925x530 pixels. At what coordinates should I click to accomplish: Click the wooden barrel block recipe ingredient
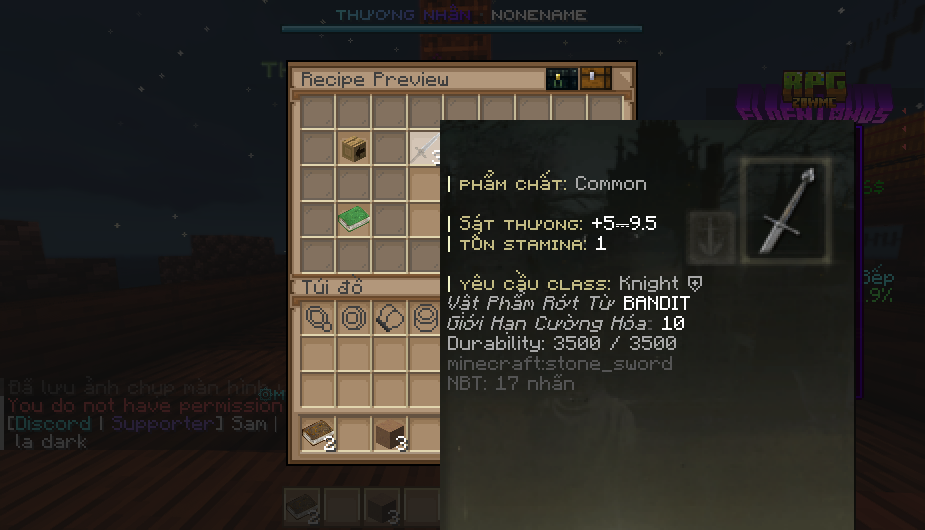tap(353, 150)
